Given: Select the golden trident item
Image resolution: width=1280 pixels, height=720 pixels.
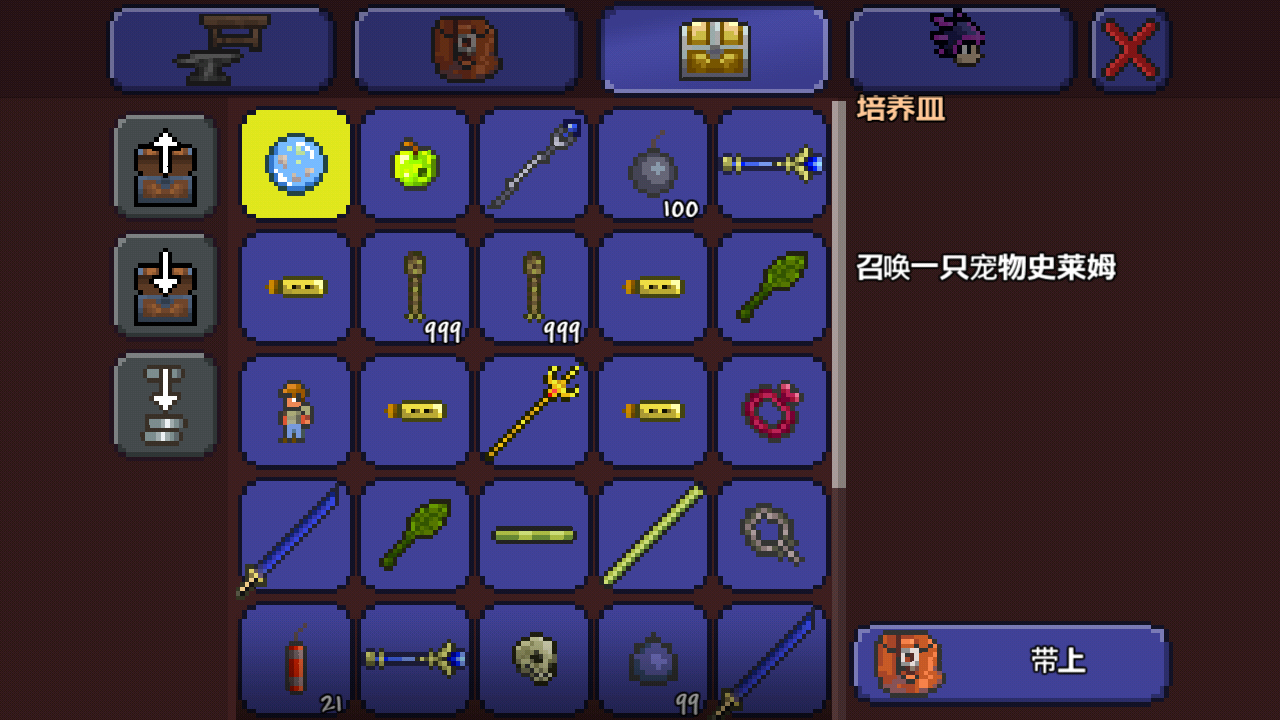Looking at the screenshot, I should [x=534, y=411].
